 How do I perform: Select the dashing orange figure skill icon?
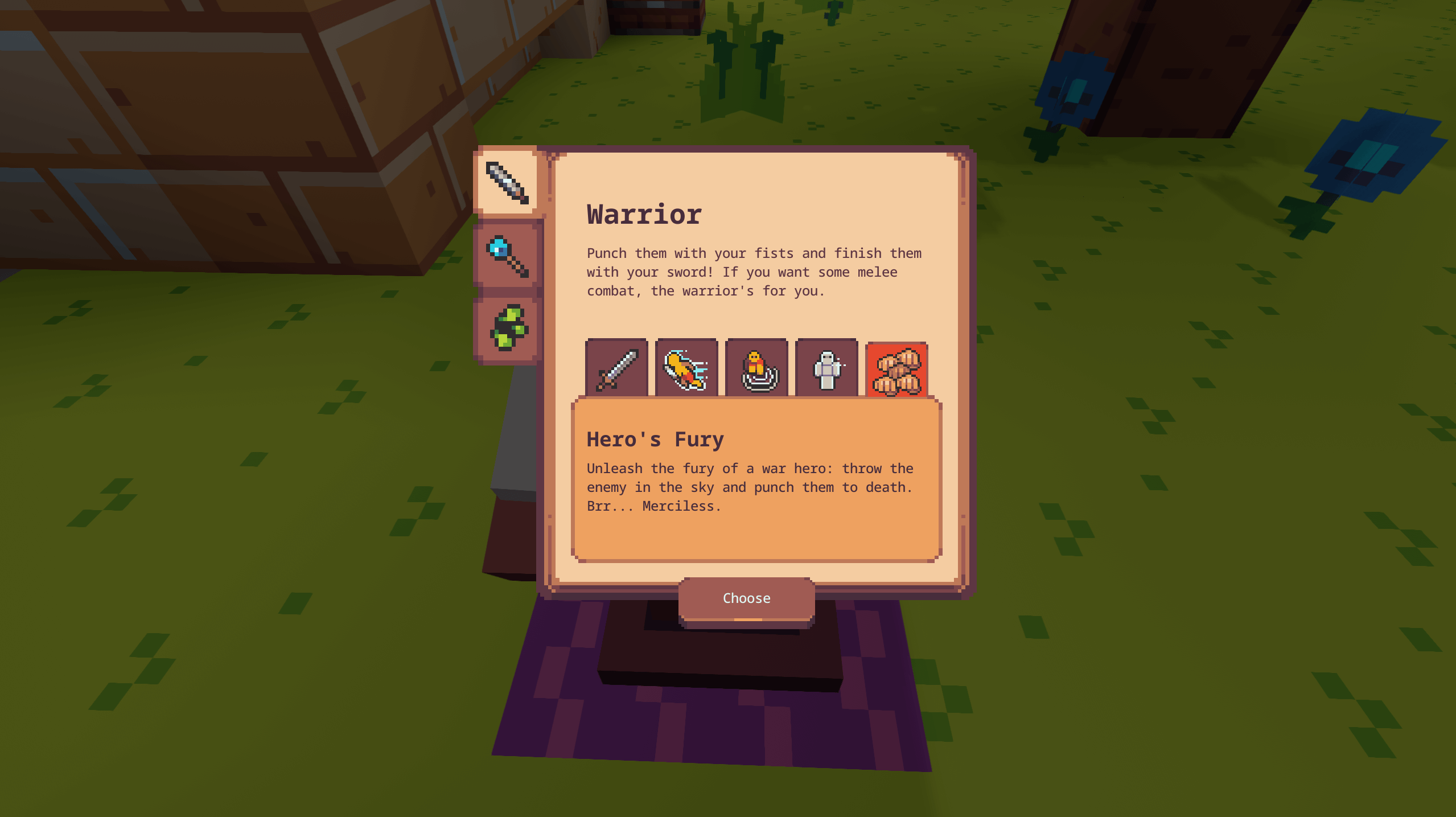tap(686, 369)
